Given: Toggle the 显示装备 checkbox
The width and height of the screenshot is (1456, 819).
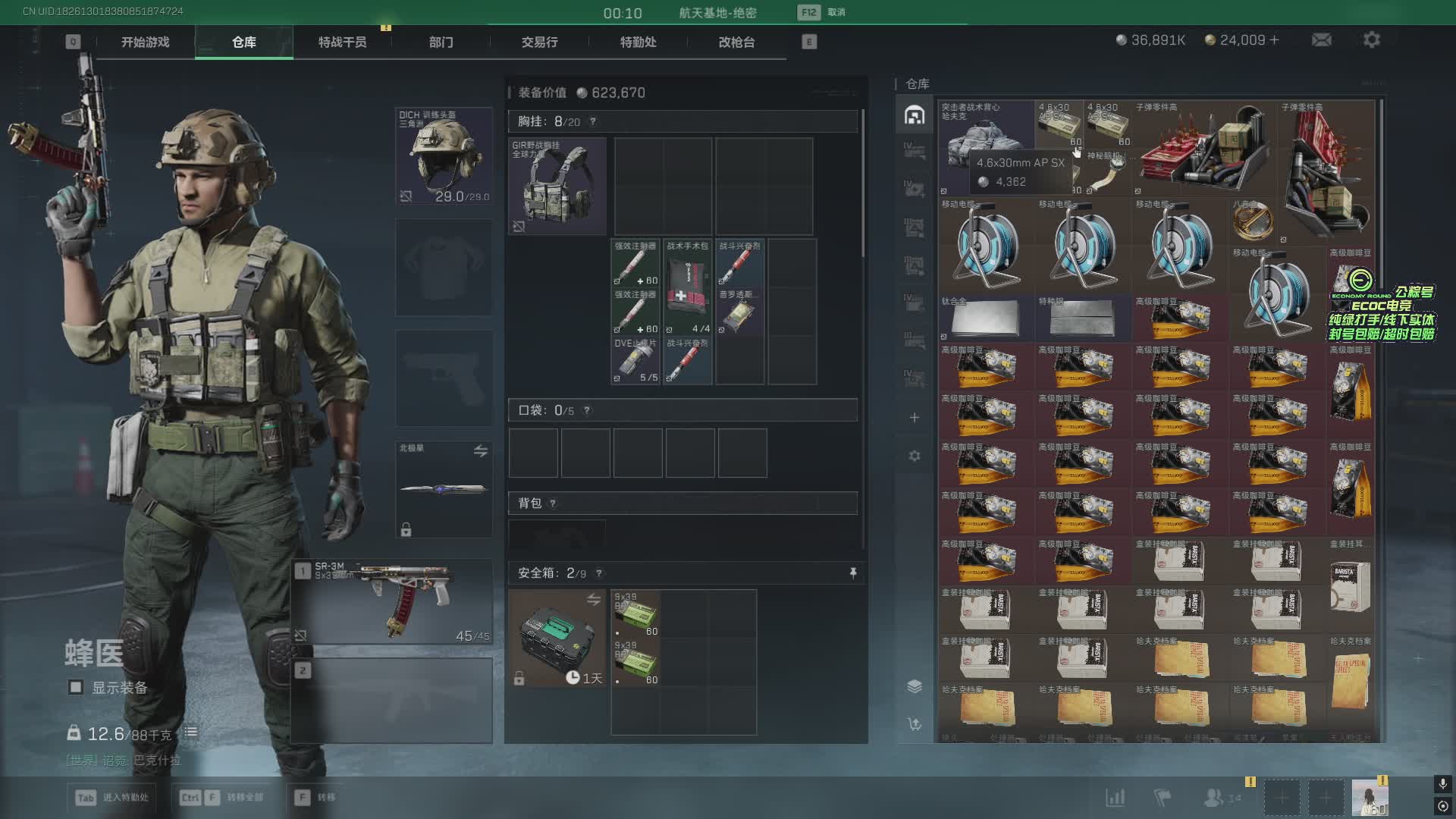Looking at the screenshot, I should [76, 688].
